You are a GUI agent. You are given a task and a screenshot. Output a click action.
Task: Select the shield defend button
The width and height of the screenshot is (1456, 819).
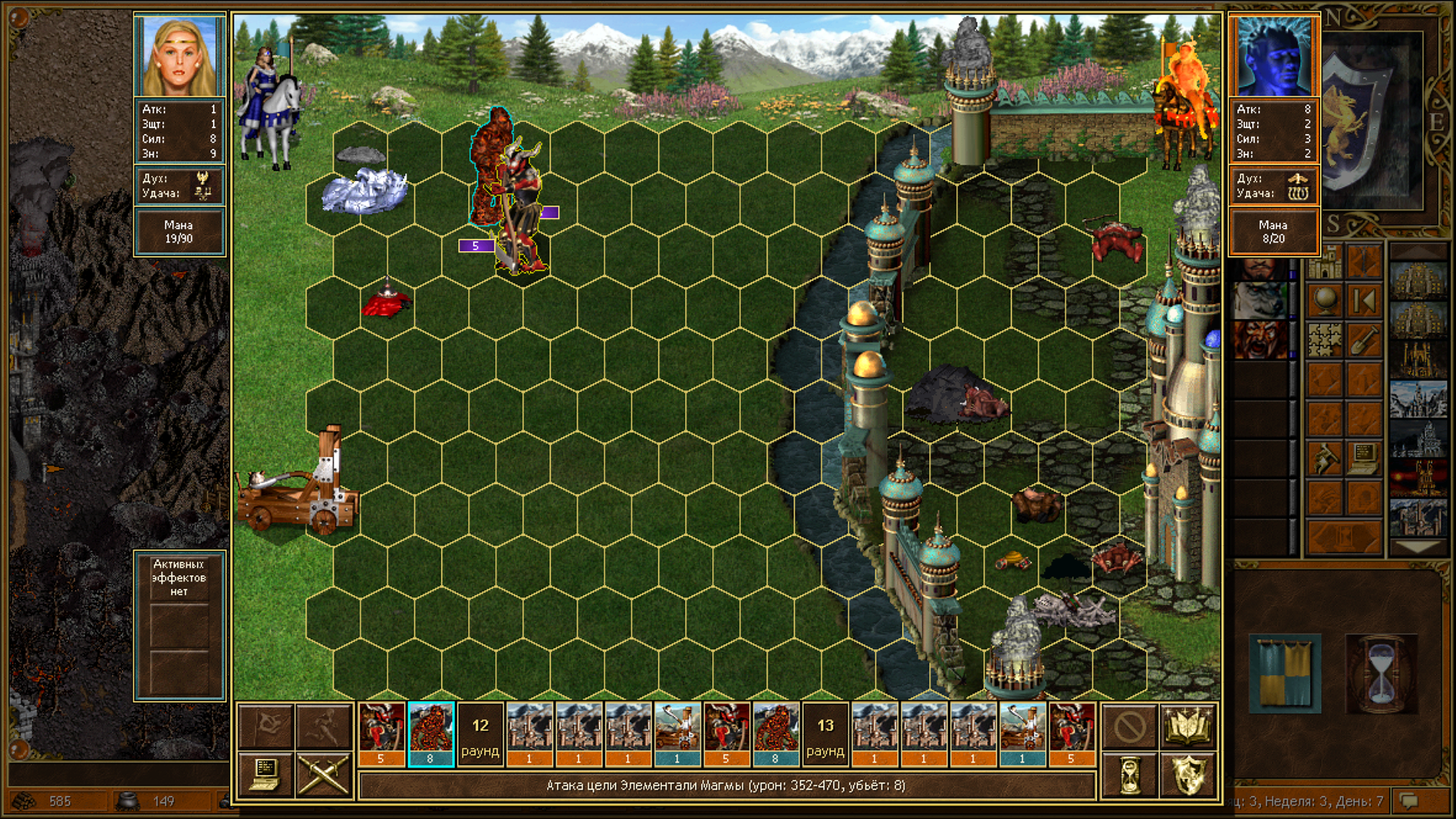pos(1188,776)
